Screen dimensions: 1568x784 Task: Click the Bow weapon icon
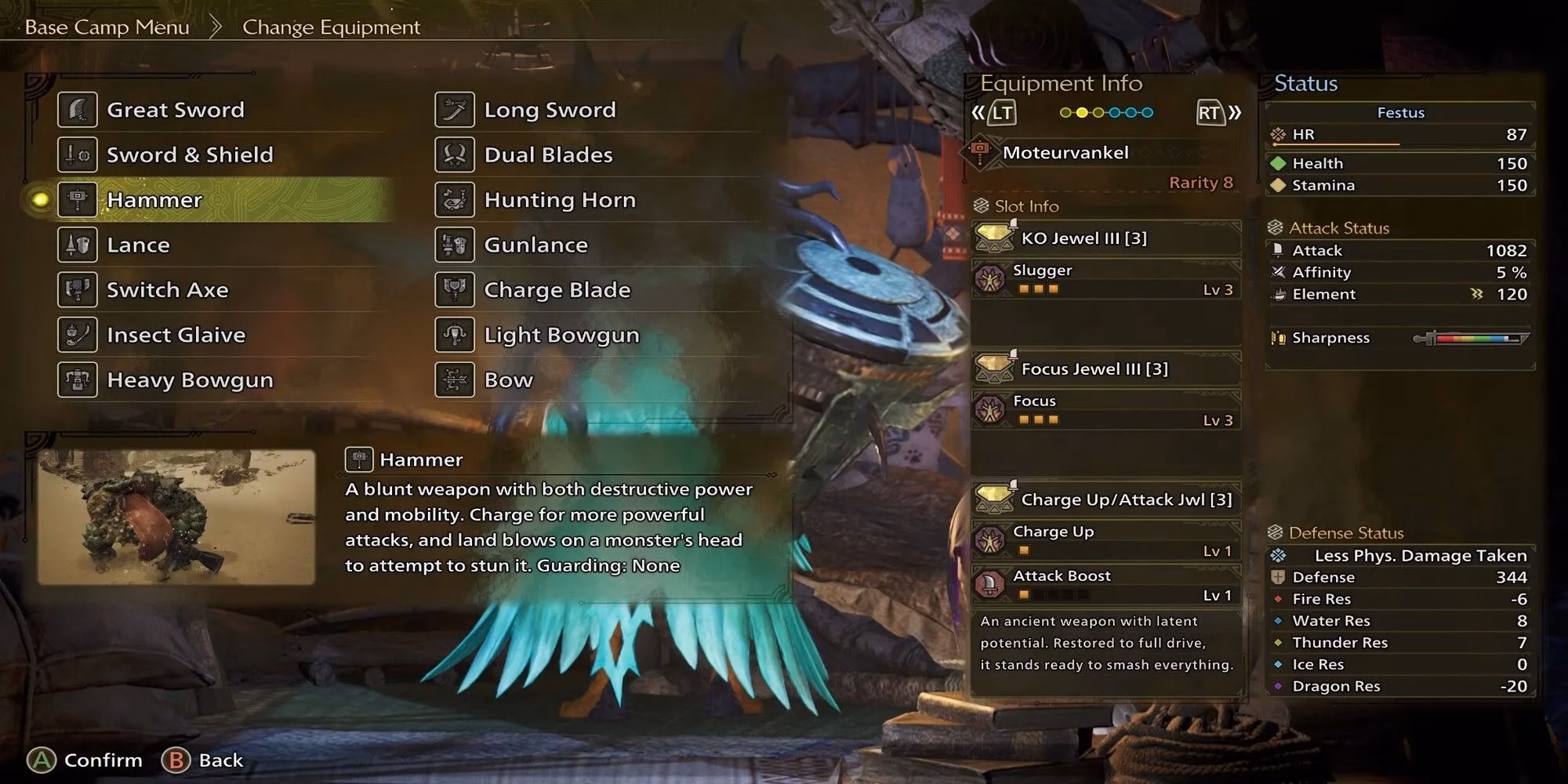pyautogui.click(x=455, y=380)
